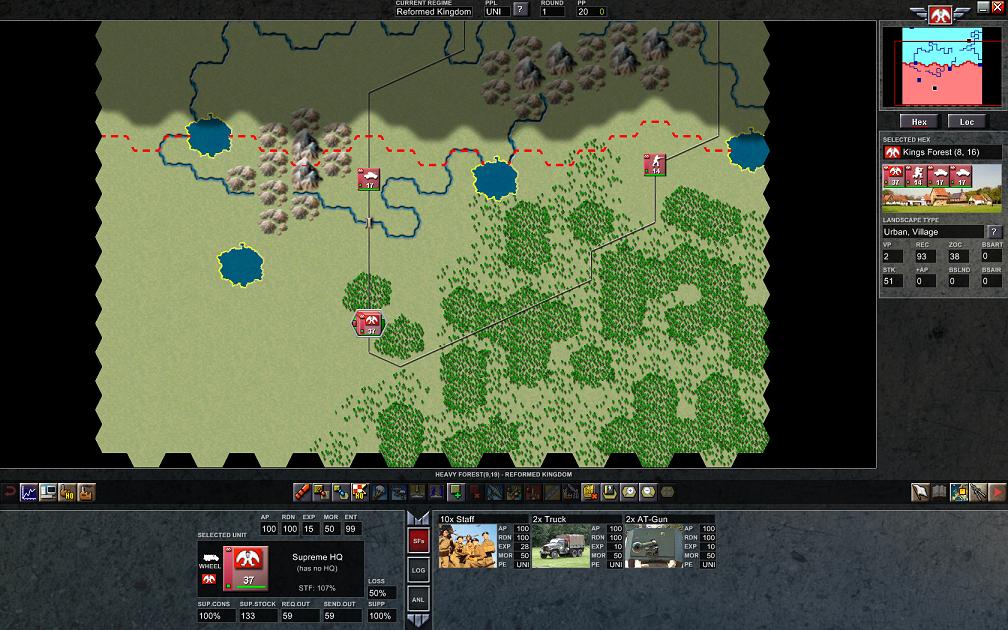The height and width of the screenshot is (630, 1008).
Task: End turn with the red arrow button
Action: pyautogui.click(x=997, y=492)
